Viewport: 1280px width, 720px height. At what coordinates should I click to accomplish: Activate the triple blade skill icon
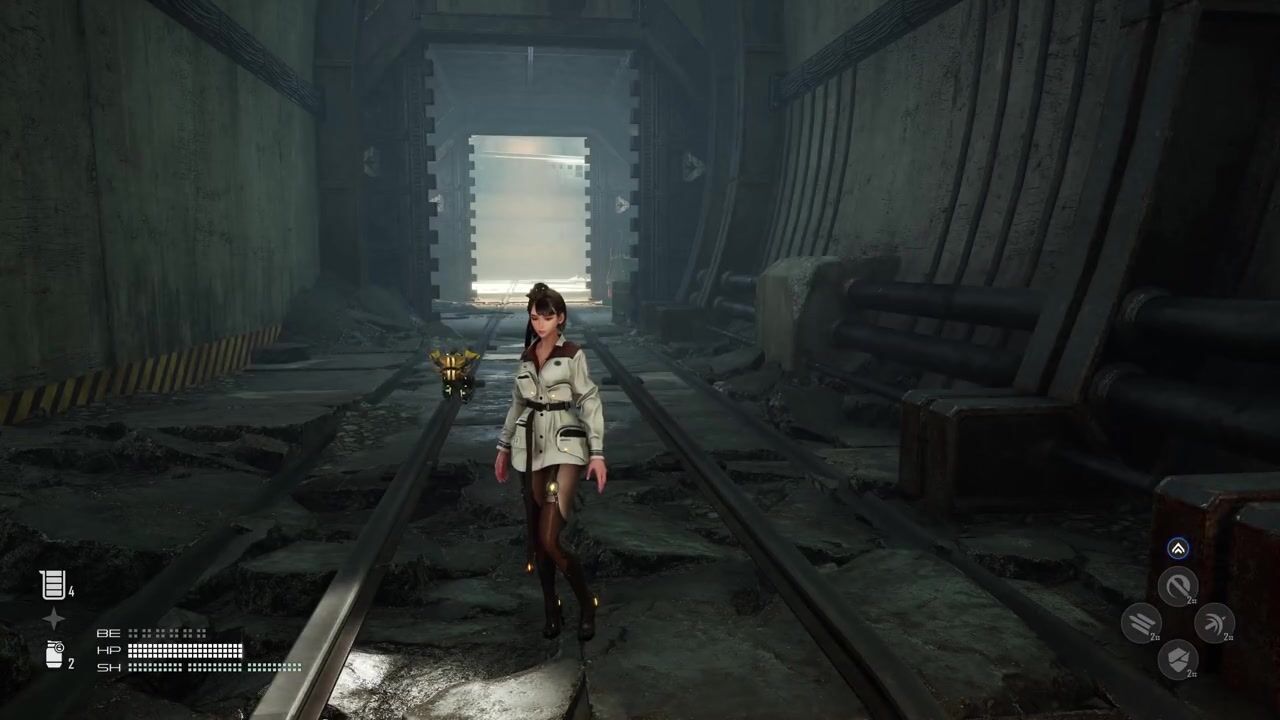(x=1141, y=623)
